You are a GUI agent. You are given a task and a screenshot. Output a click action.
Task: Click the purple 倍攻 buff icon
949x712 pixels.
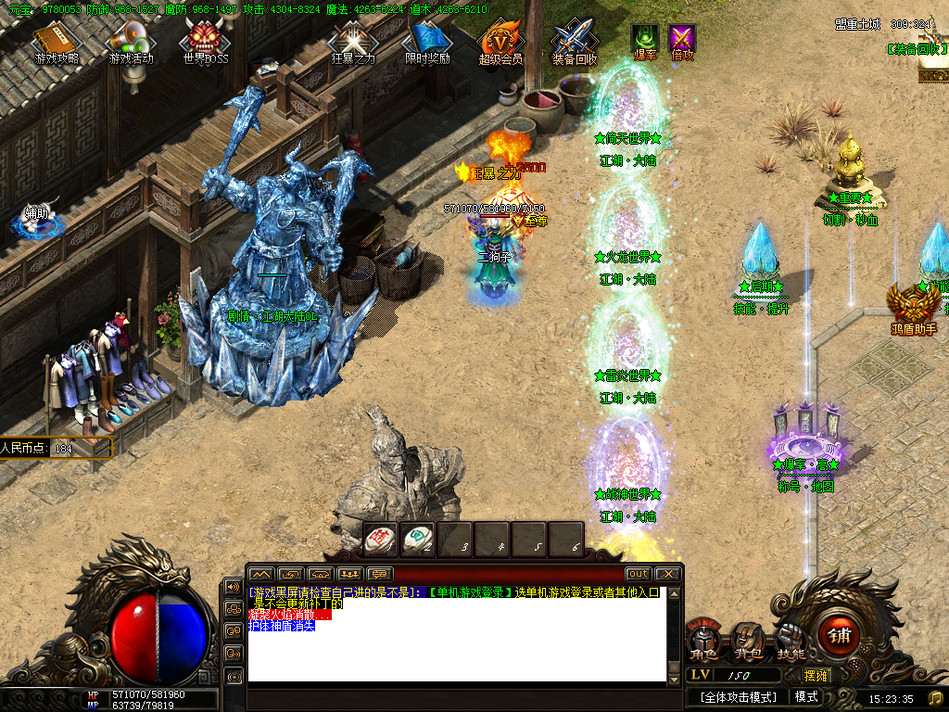click(x=682, y=40)
